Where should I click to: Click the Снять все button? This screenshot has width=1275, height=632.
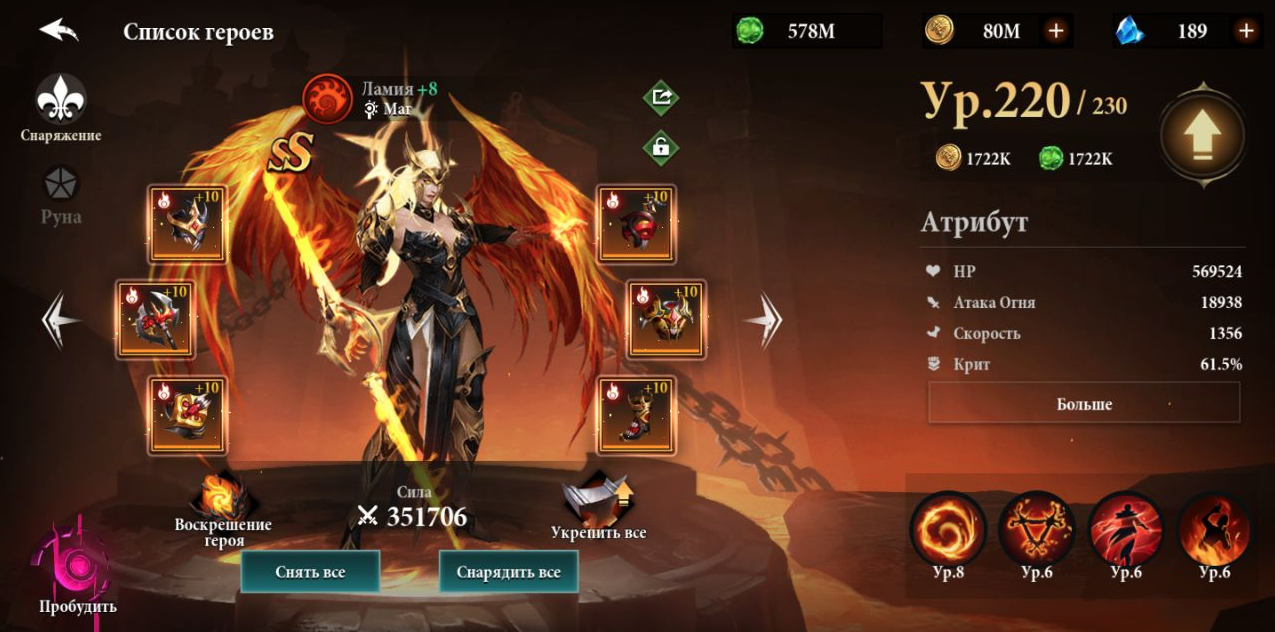point(310,572)
